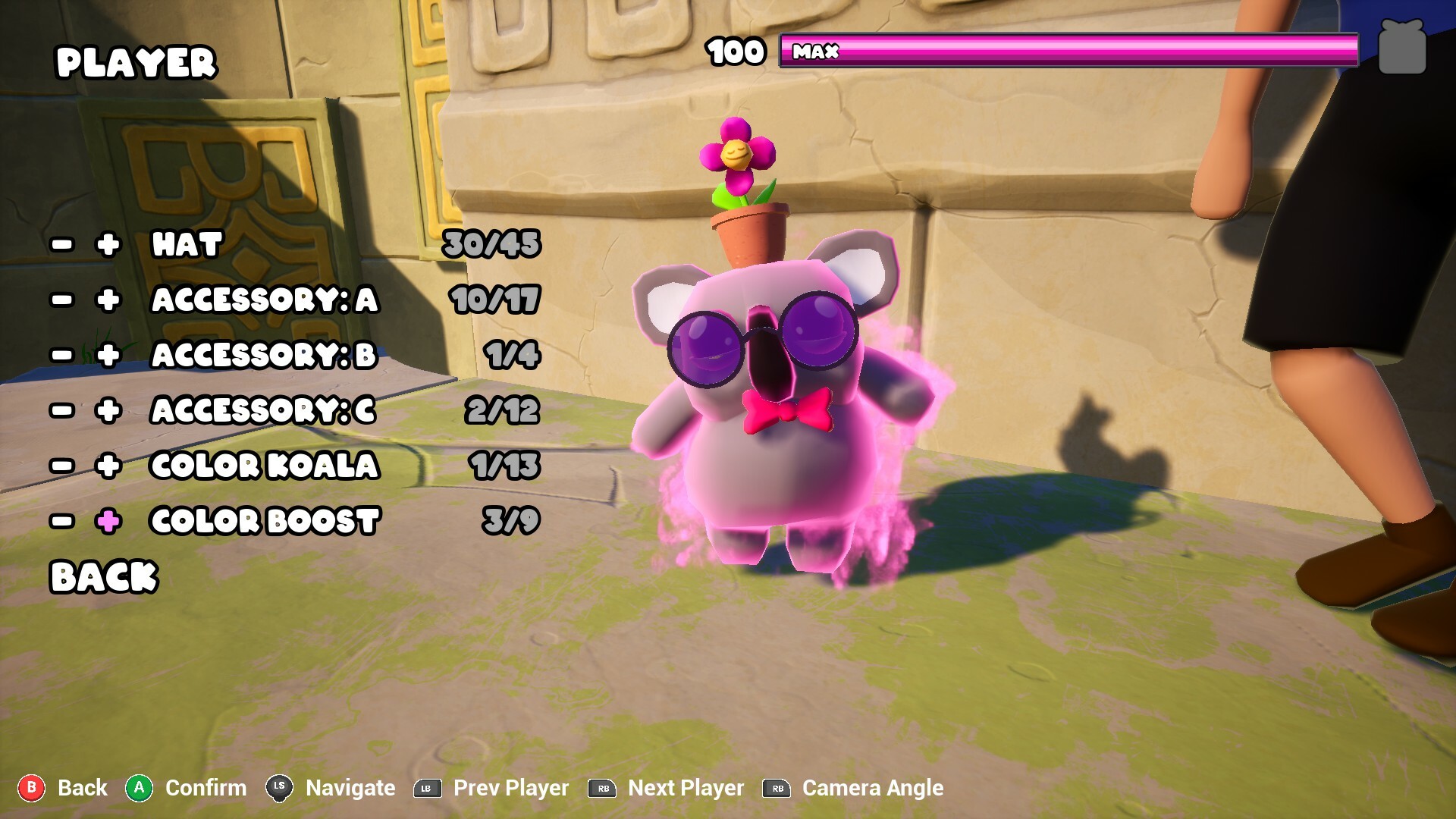Increase the Hat selection with plus

108,244
